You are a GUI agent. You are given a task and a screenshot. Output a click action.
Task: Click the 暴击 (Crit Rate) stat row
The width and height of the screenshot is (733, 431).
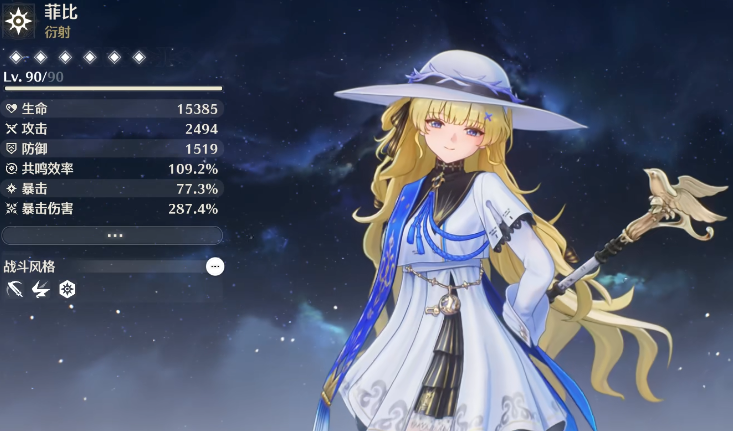coord(112,188)
